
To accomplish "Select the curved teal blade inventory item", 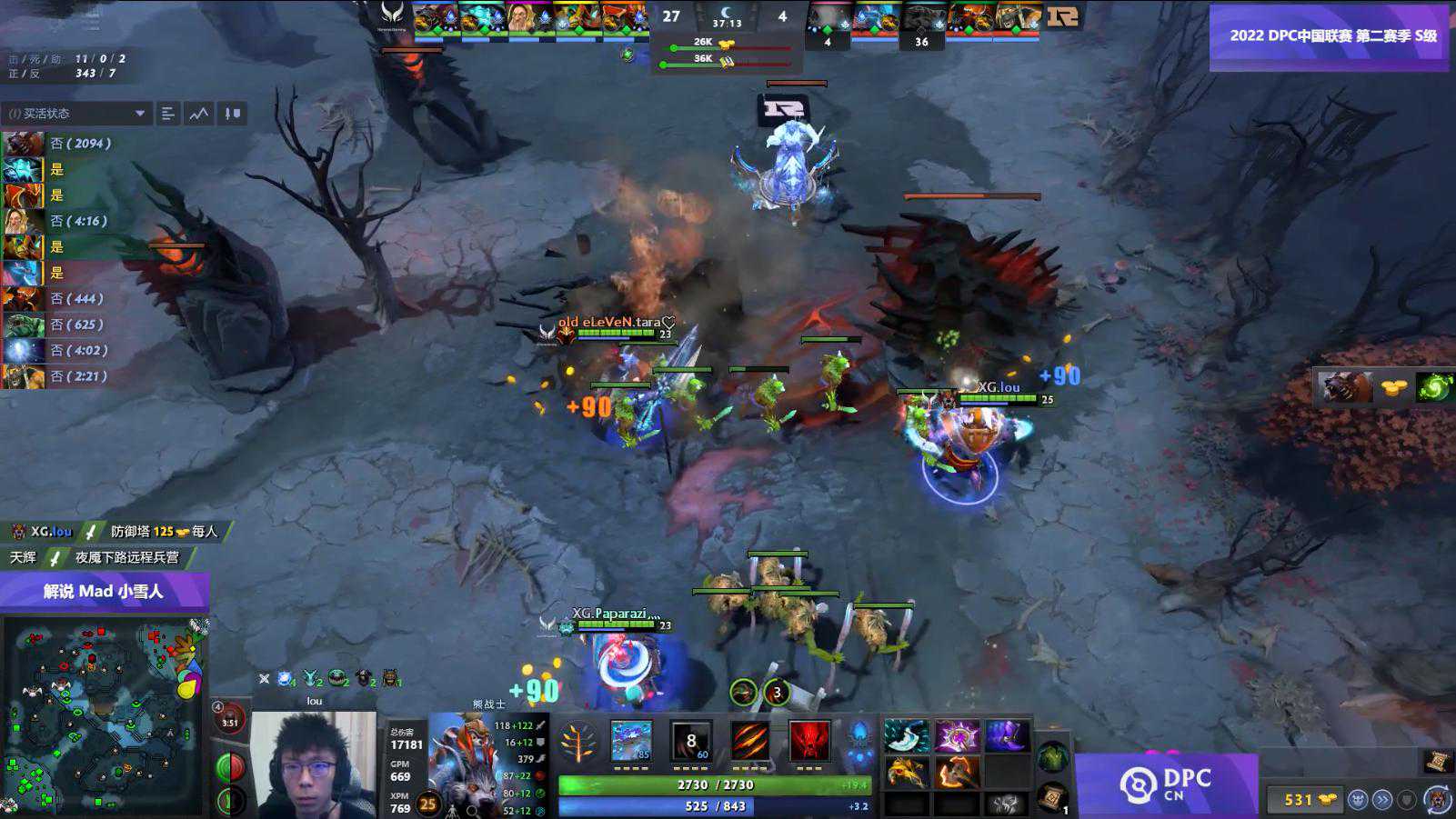I will tap(906, 736).
